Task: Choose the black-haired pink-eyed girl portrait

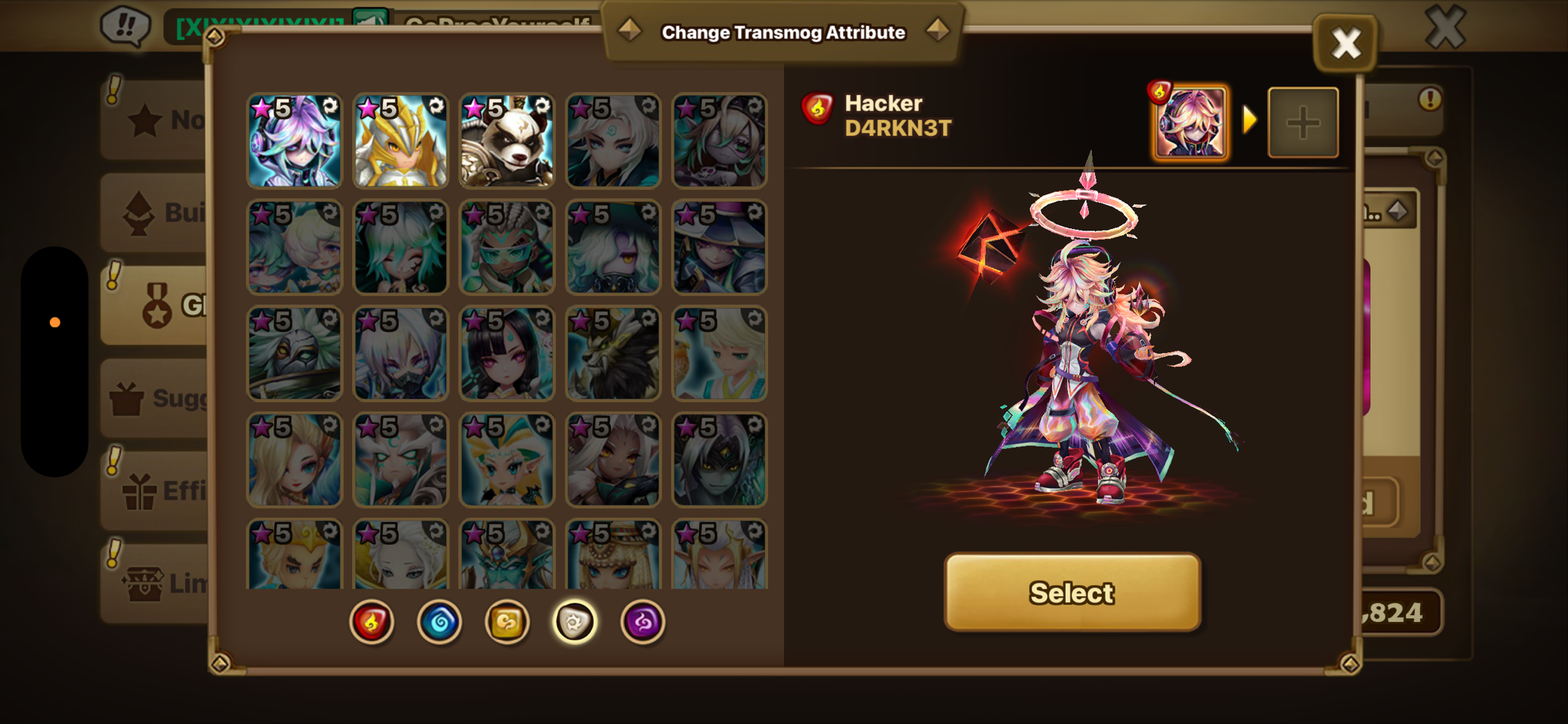Action: pos(507,354)
